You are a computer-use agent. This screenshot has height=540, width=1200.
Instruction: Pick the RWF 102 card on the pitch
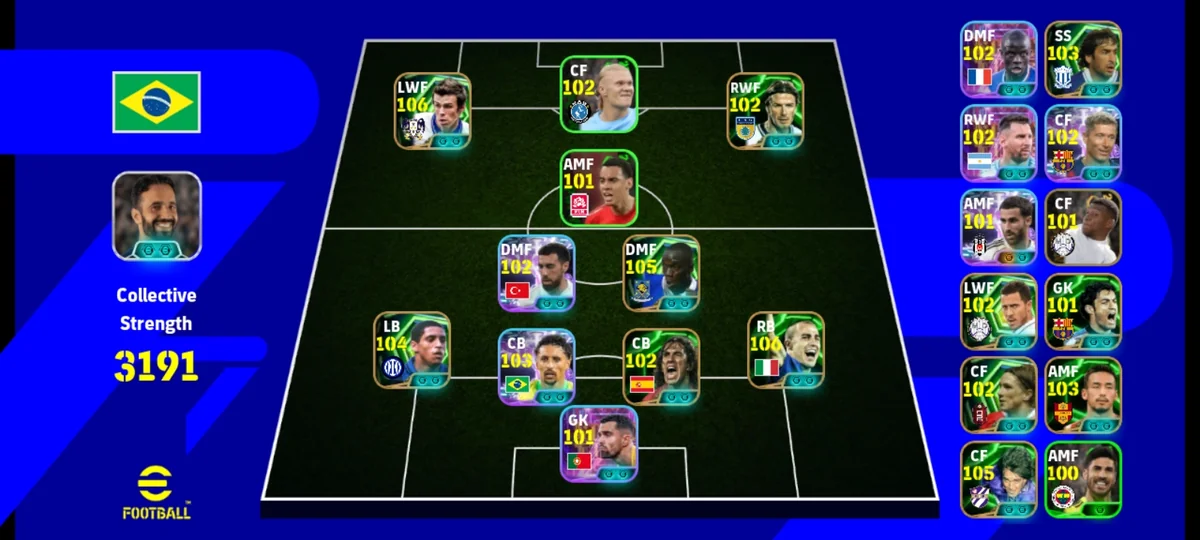click(765, 111)
